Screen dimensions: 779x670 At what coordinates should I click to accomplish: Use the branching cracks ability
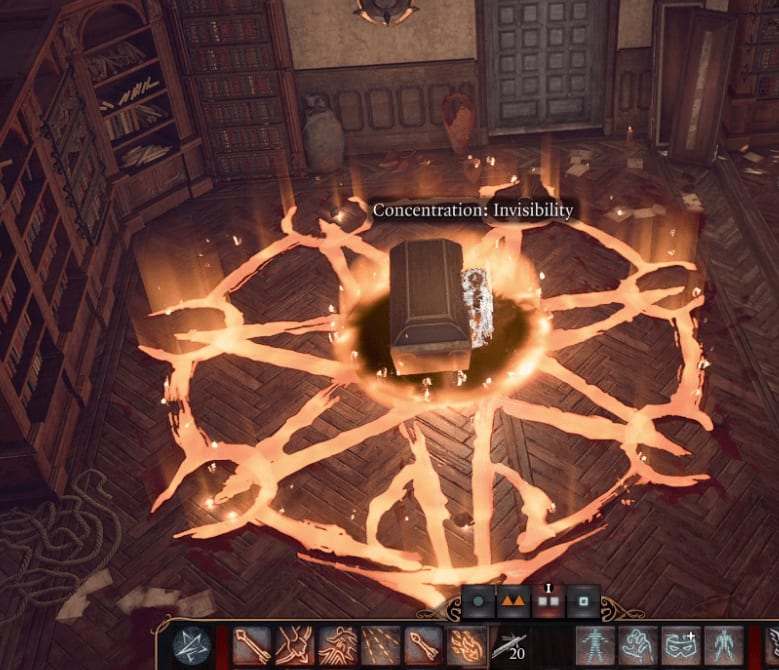pyautogui.click(x=295, y=646)
